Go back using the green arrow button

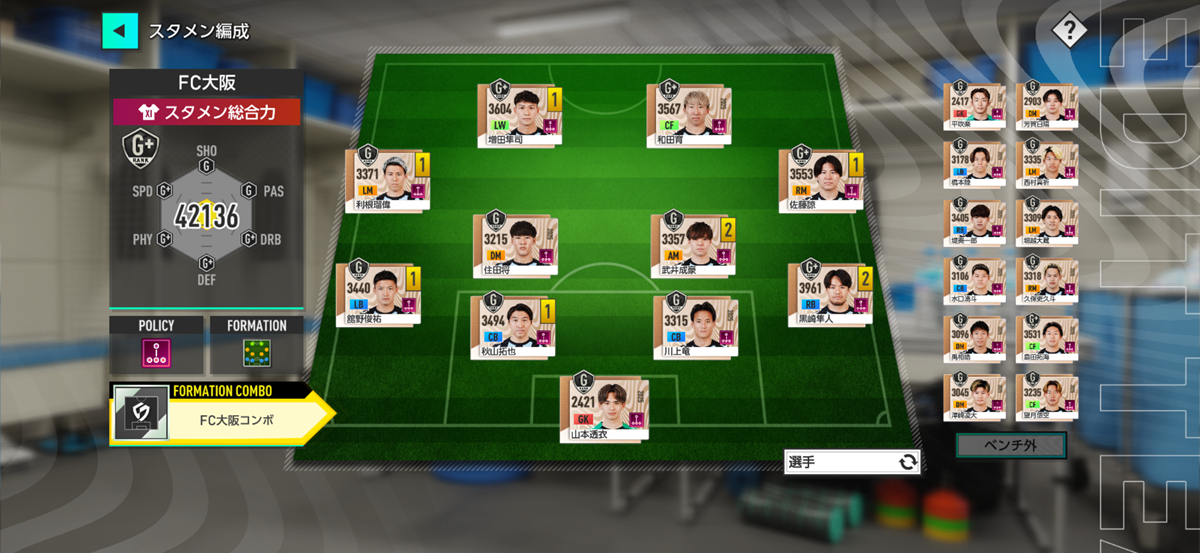tap(119, 30)
